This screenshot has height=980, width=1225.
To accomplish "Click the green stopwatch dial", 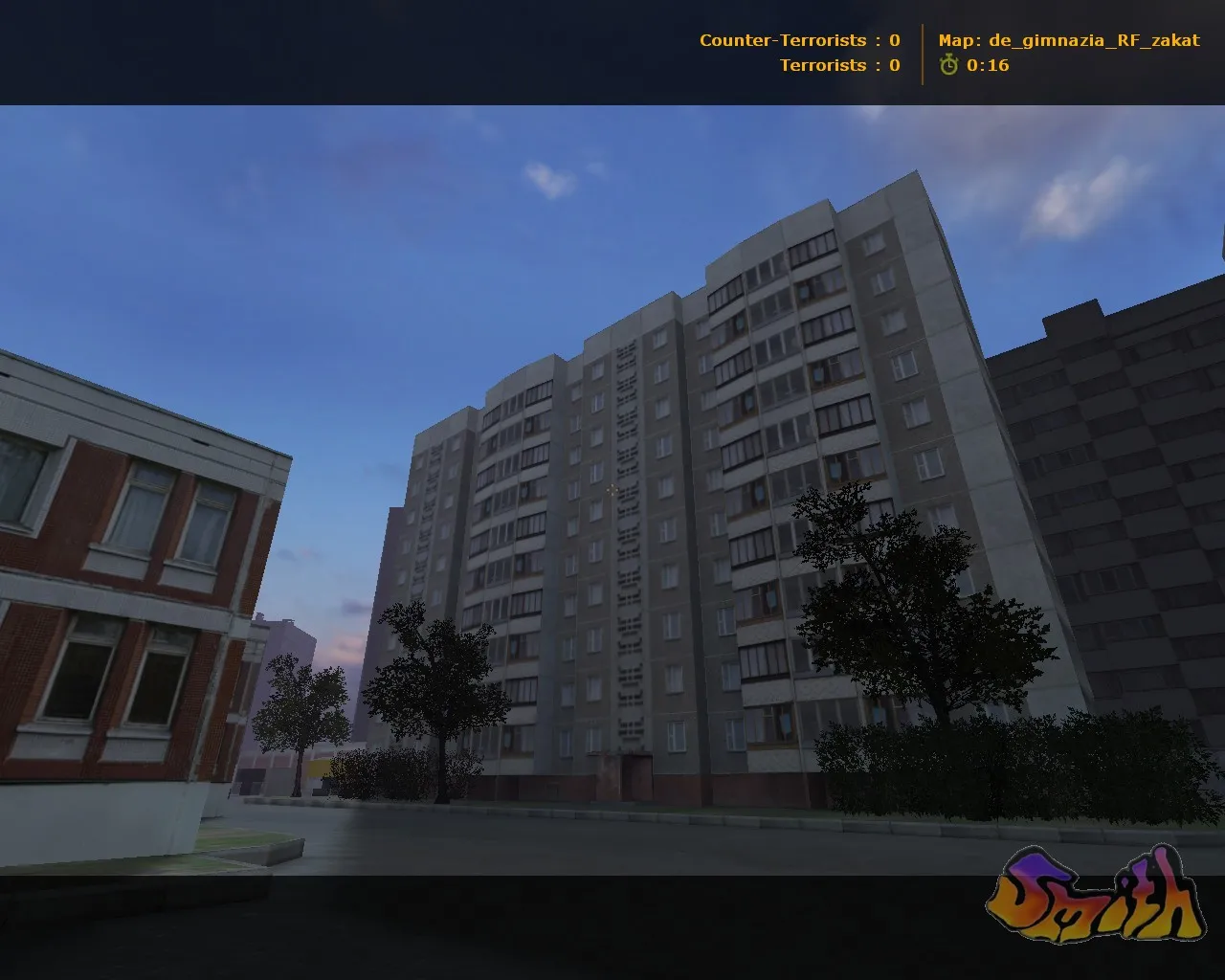I will [947, 67].
